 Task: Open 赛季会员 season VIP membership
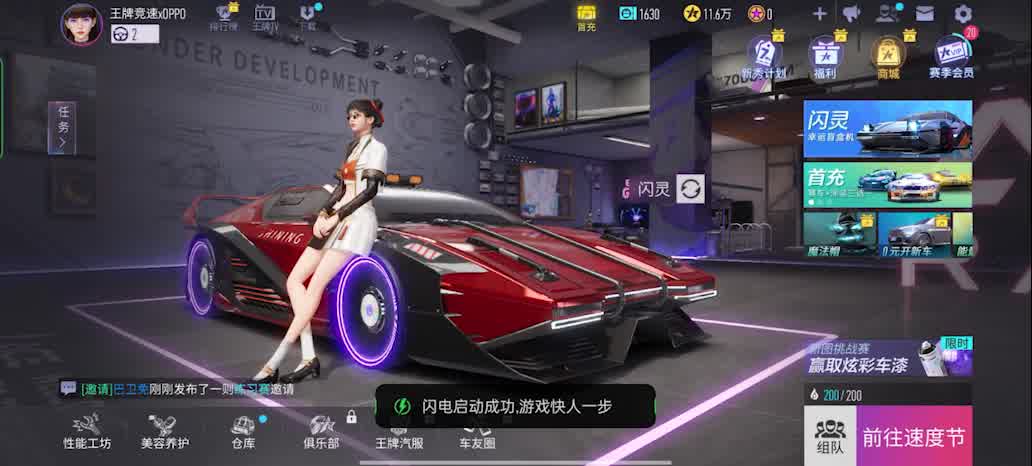click(x=950, y=57)
